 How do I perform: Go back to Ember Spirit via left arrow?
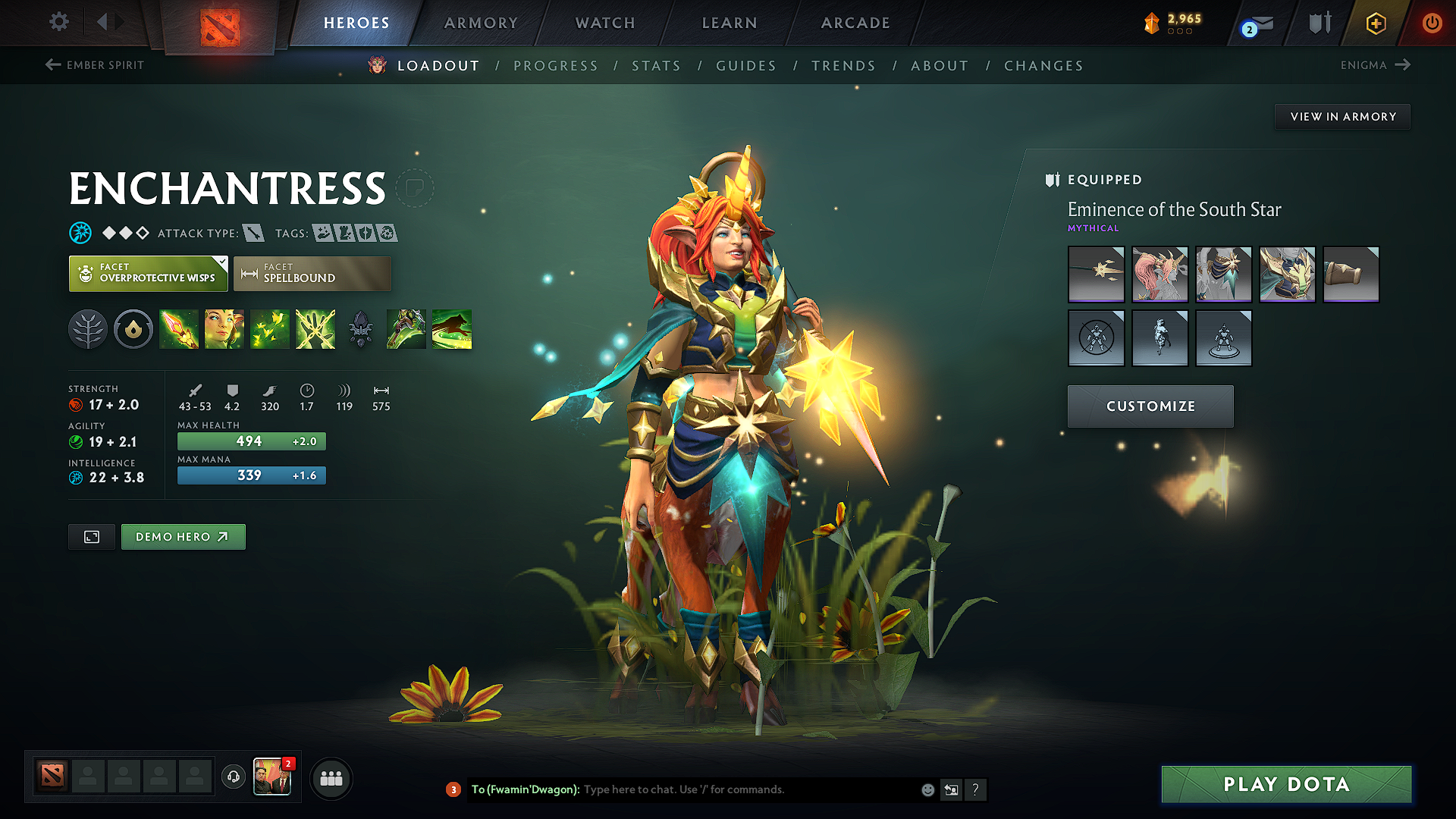tap(53, 65)
